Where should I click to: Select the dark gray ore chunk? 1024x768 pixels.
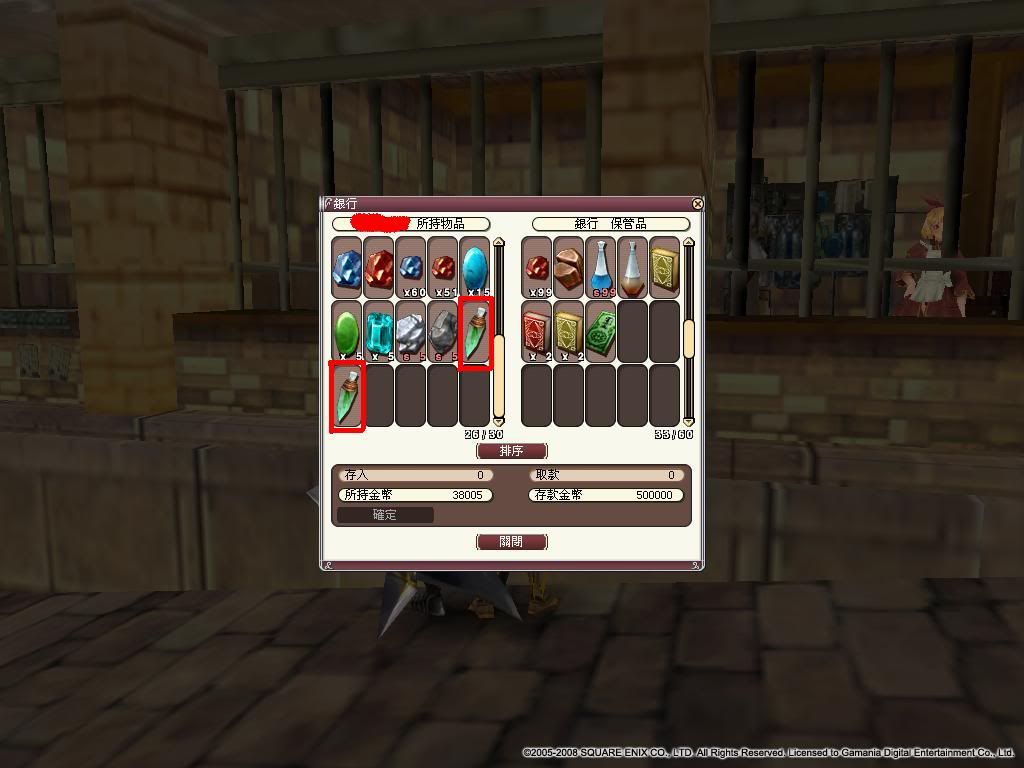pyautogui.click(x=443, y=331)
